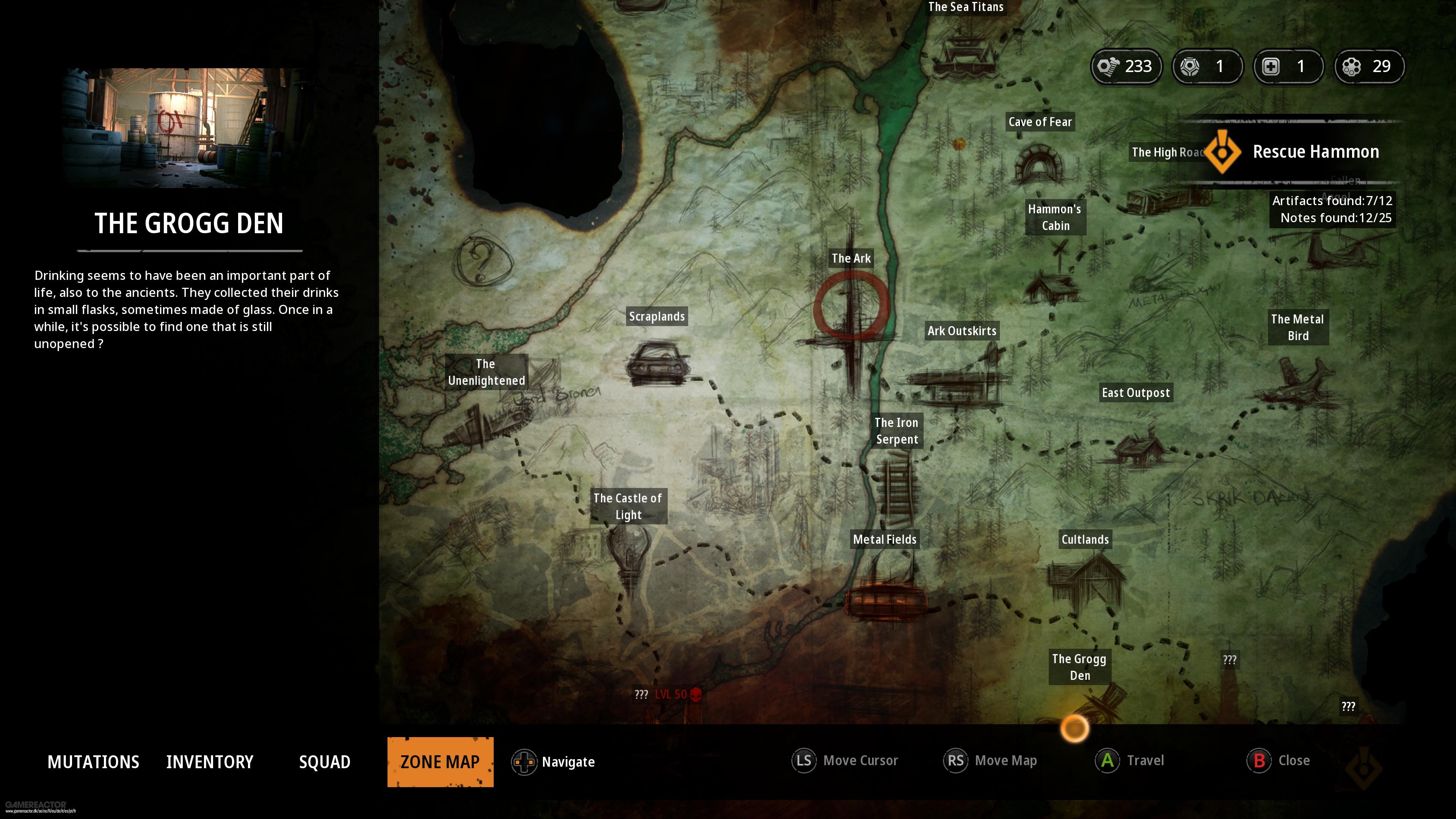Viewport: 1456px width, 819px height.
Task: Select the unknown LVL 50 location
Action: [669, 694]
